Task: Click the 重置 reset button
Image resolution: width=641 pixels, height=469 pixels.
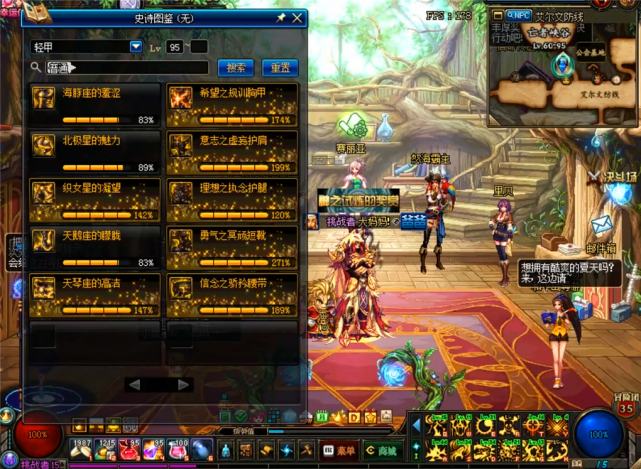Action: coord(280,68)
